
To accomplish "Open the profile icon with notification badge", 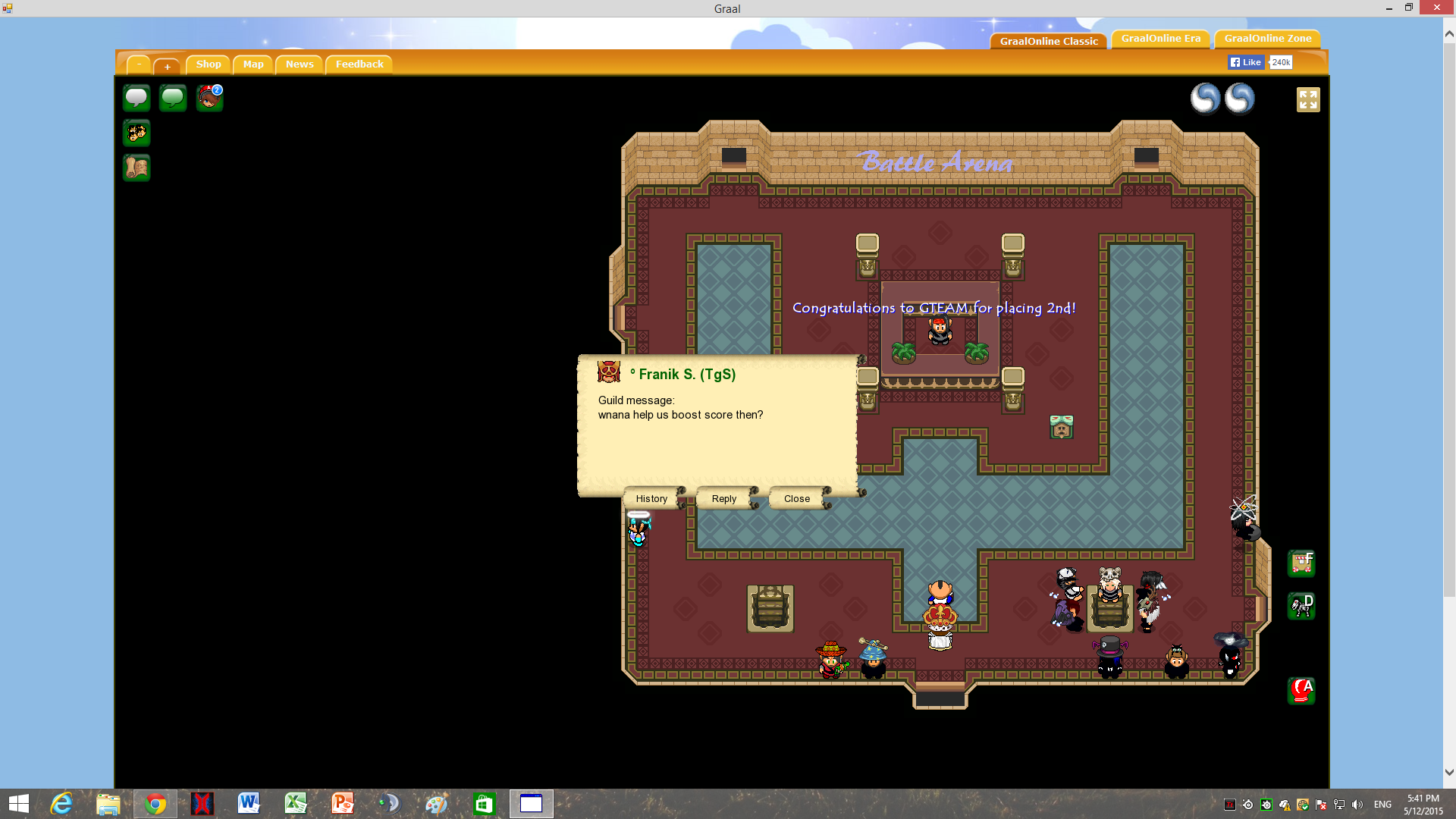I will [x=209, y=98].
